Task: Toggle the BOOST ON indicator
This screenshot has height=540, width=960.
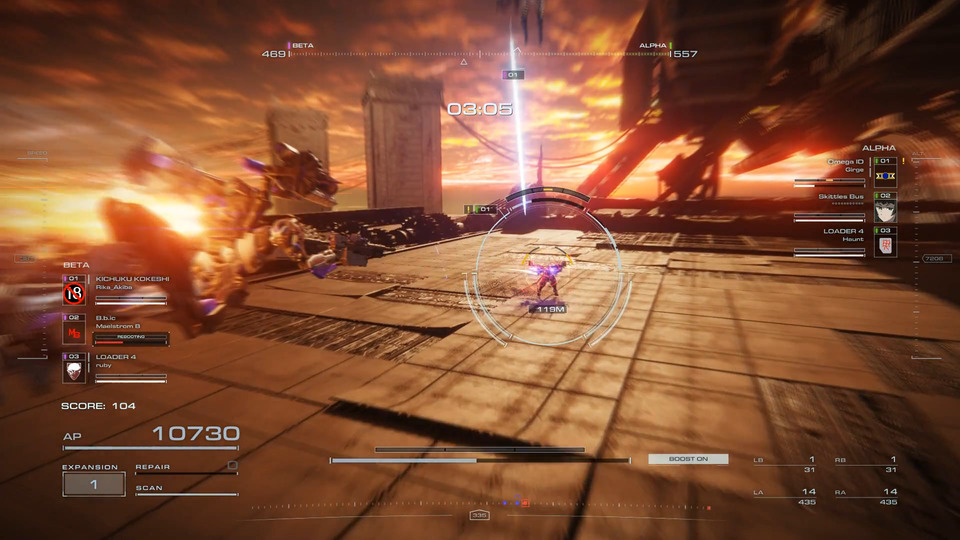Action: point(688,459)
